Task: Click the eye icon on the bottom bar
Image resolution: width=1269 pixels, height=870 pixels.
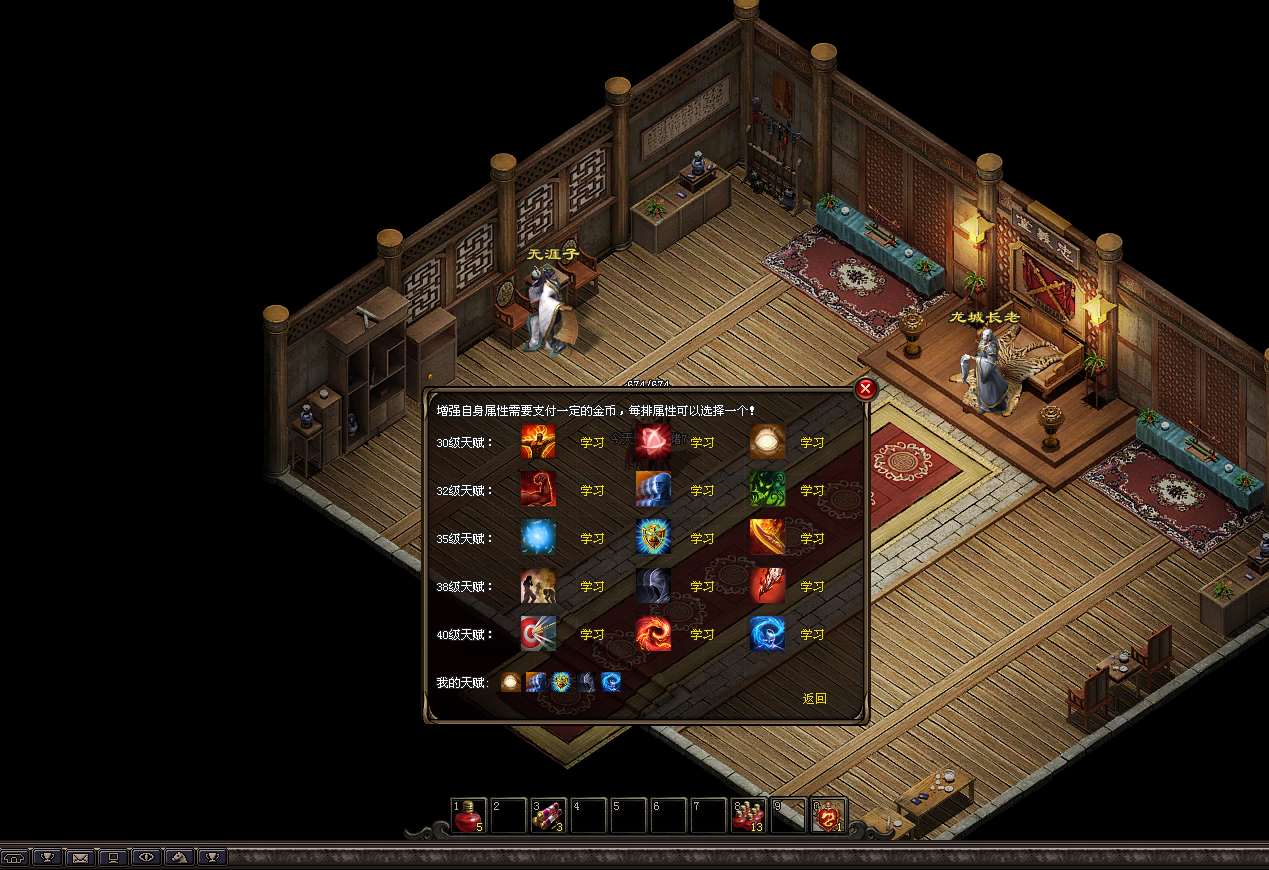Action: [x=147, y=857]
